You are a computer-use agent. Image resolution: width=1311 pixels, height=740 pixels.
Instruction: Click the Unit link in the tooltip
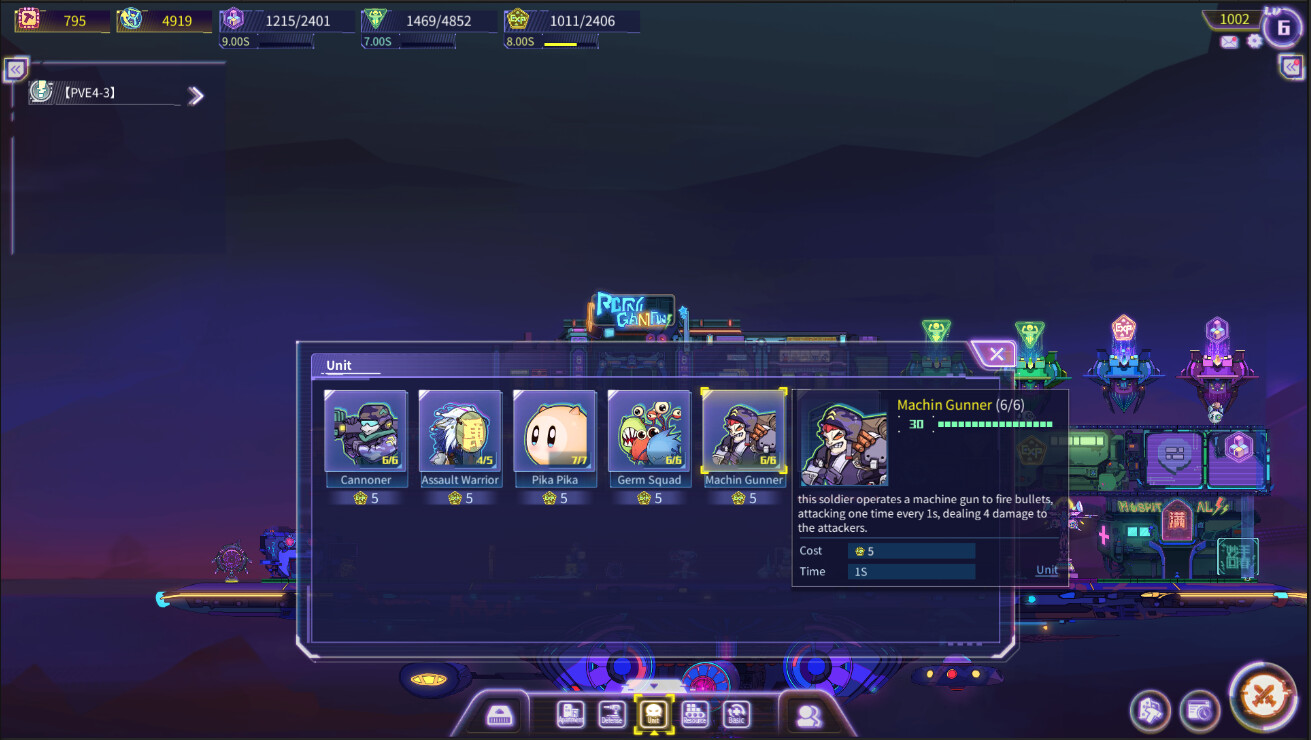point(1046,570)
